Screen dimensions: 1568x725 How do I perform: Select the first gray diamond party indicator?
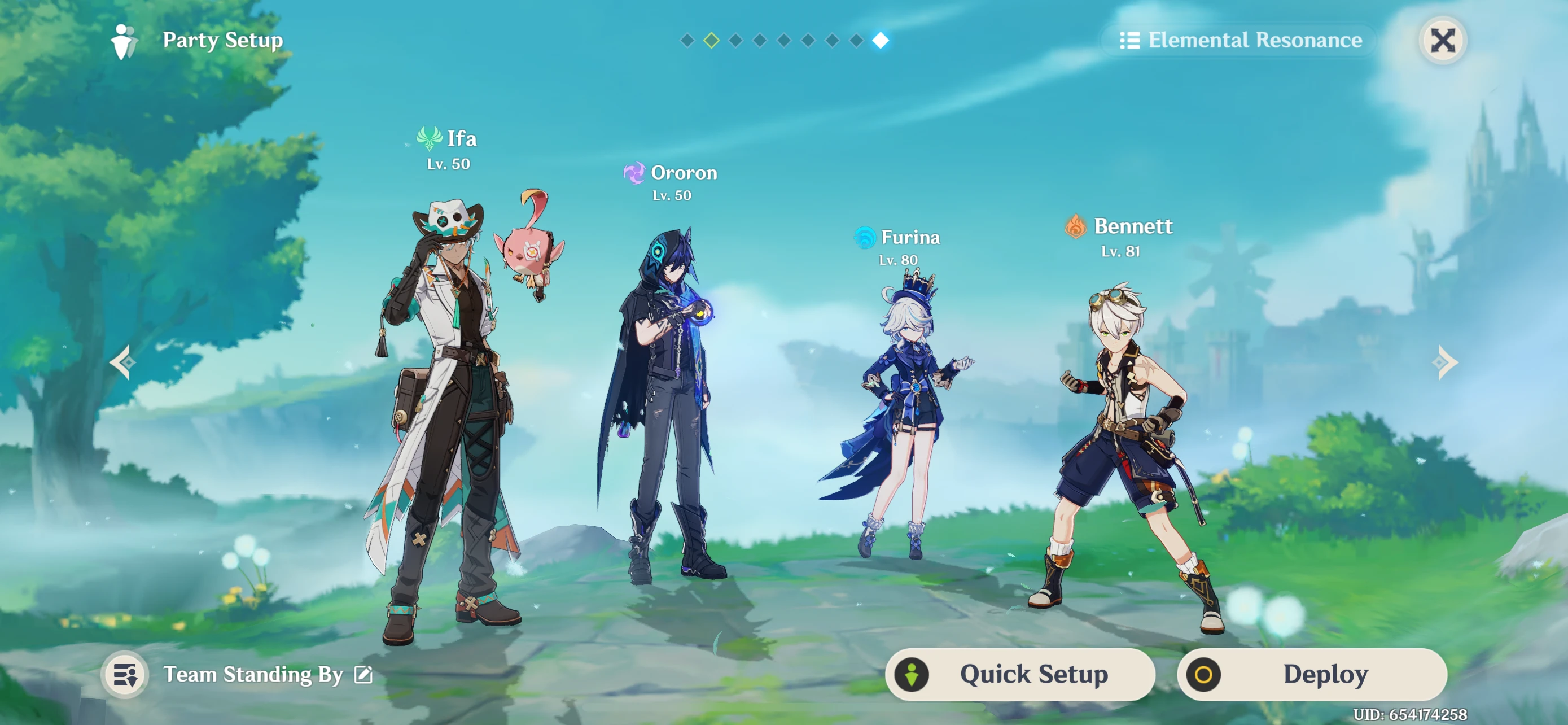click(689, 40)
